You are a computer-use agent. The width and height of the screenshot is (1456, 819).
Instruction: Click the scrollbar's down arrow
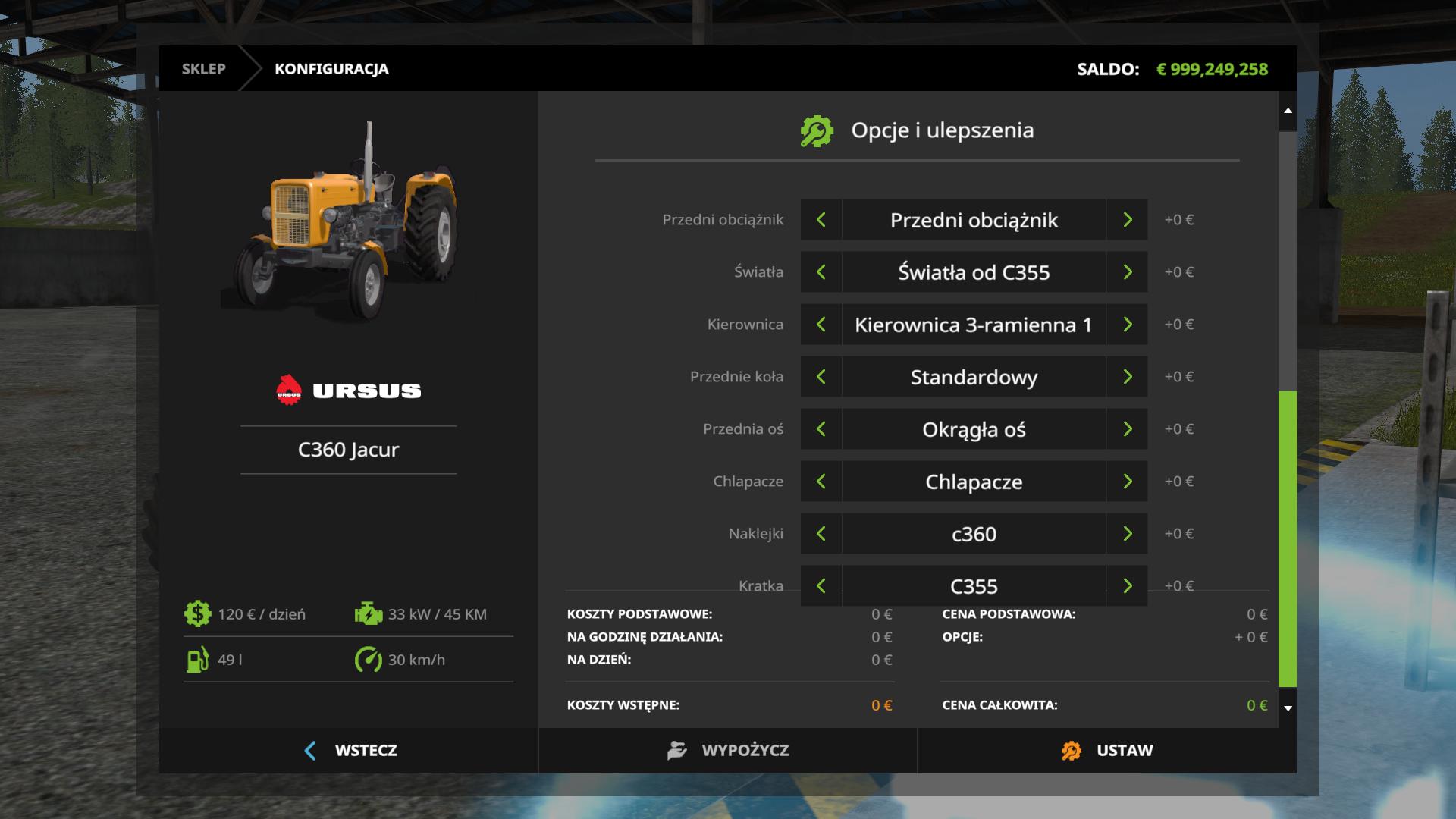coord(1288,708)
